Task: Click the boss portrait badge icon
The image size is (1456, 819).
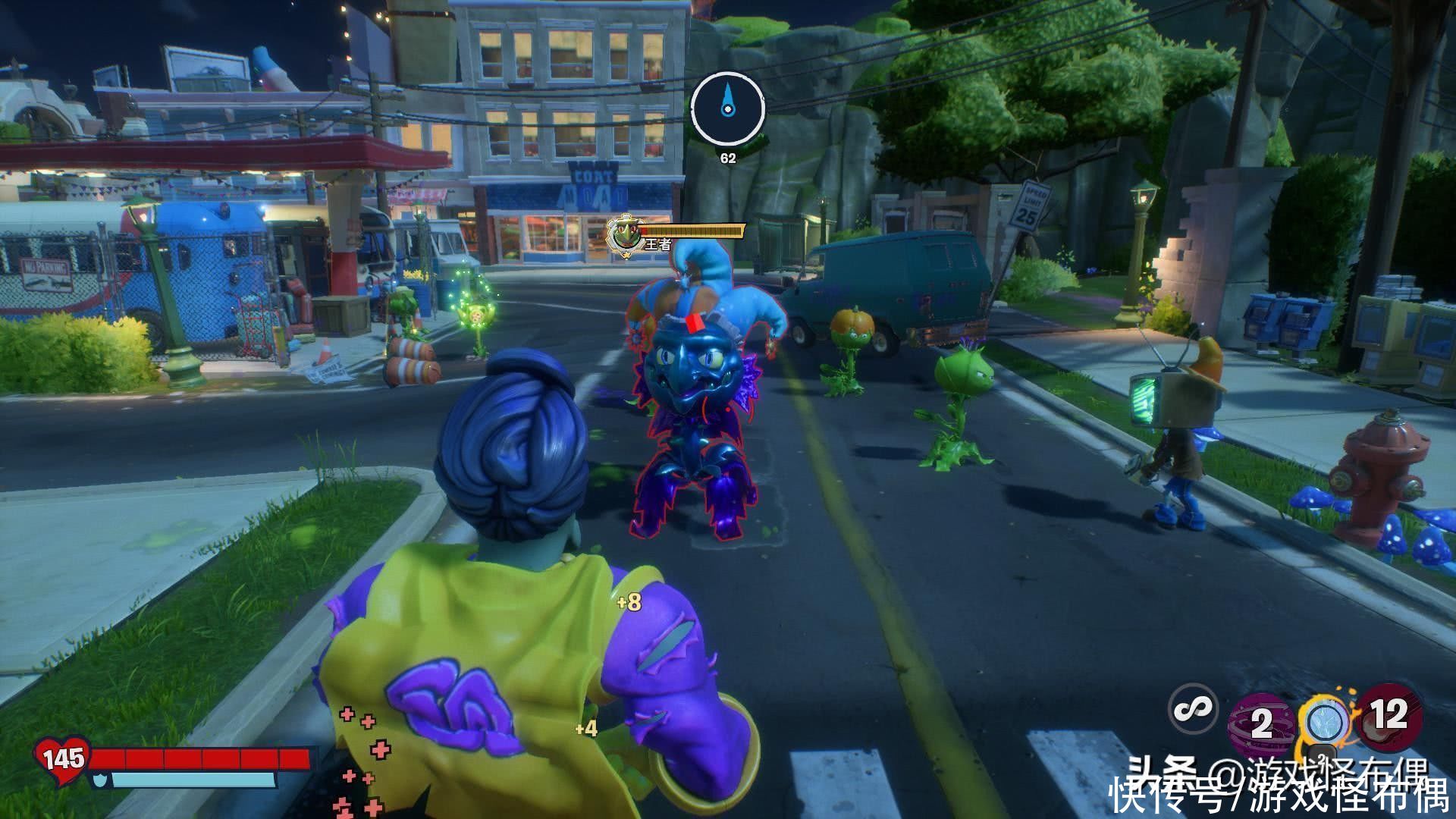Action: tap(625, 235)
